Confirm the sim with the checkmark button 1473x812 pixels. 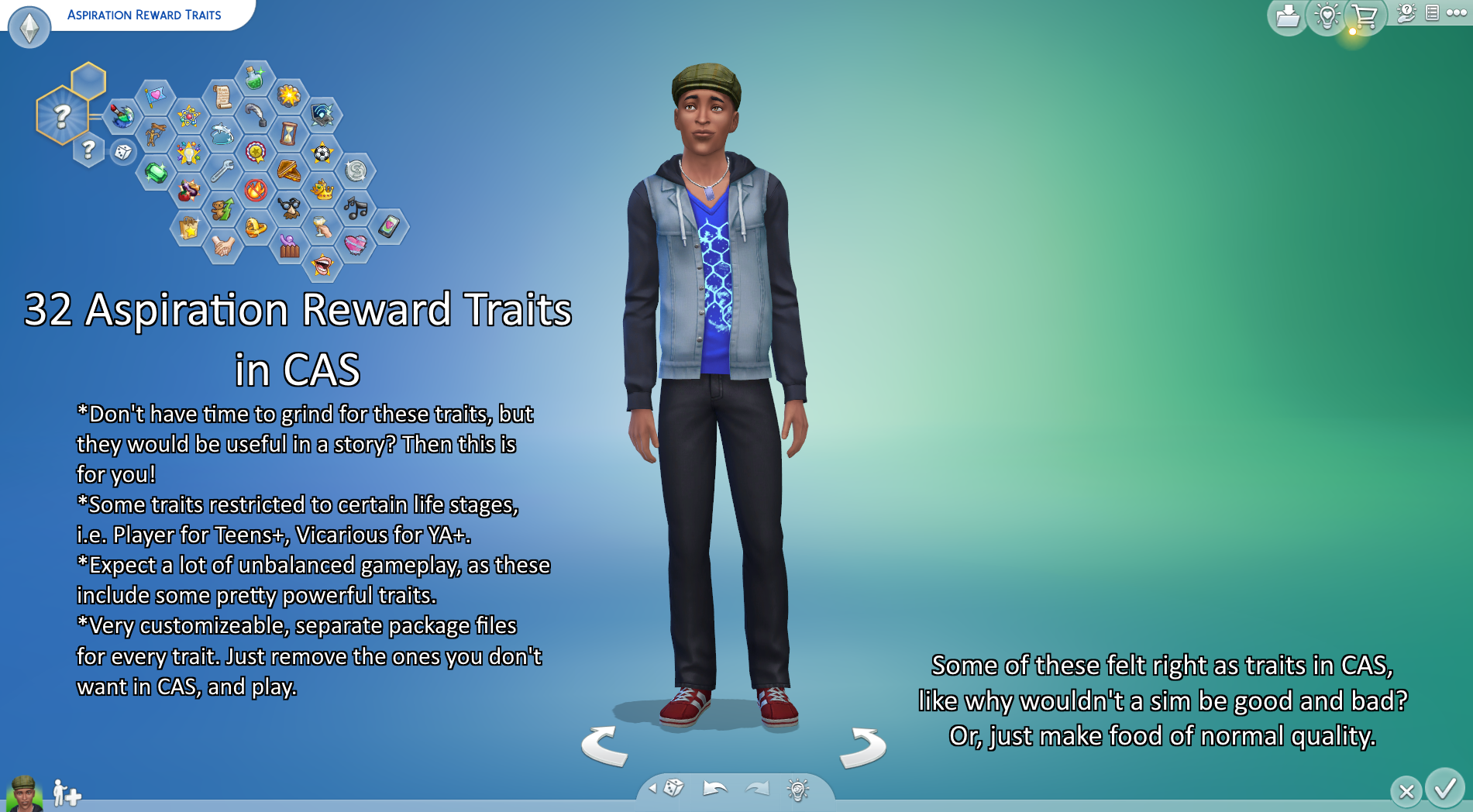pos(1444,790)
